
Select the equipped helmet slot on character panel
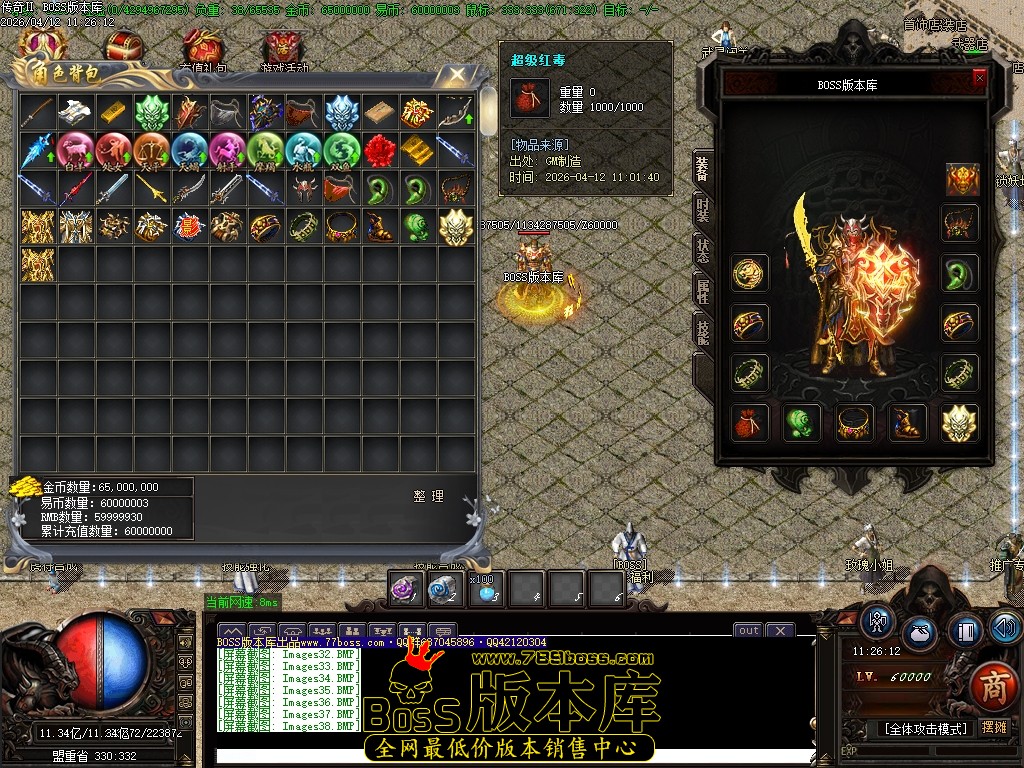pyautogui.click(x=962, y=180)
